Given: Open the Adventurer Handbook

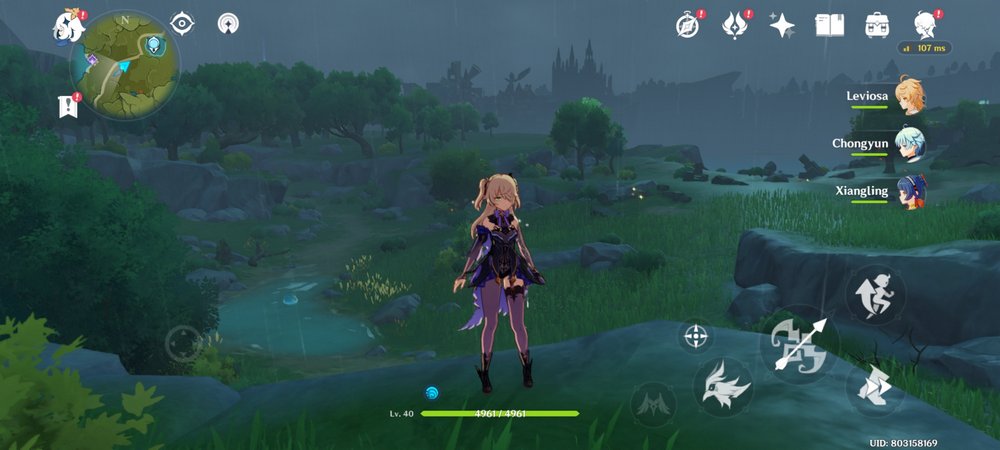Looking at the screenshot, I should (x=830, y=25).
